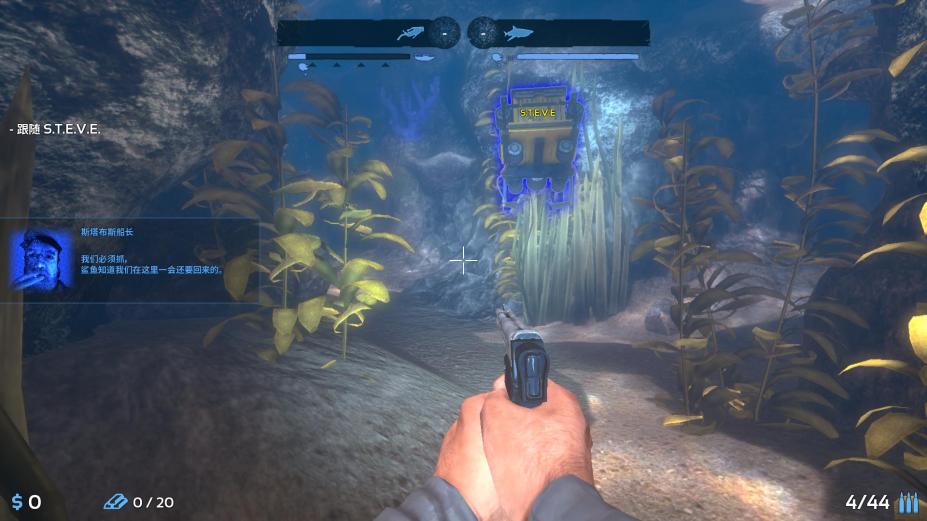Select the follow S.T.E.V.E. objective tracker
The width and height of the screenshot is (927, 521).
[x=57, y=129]
